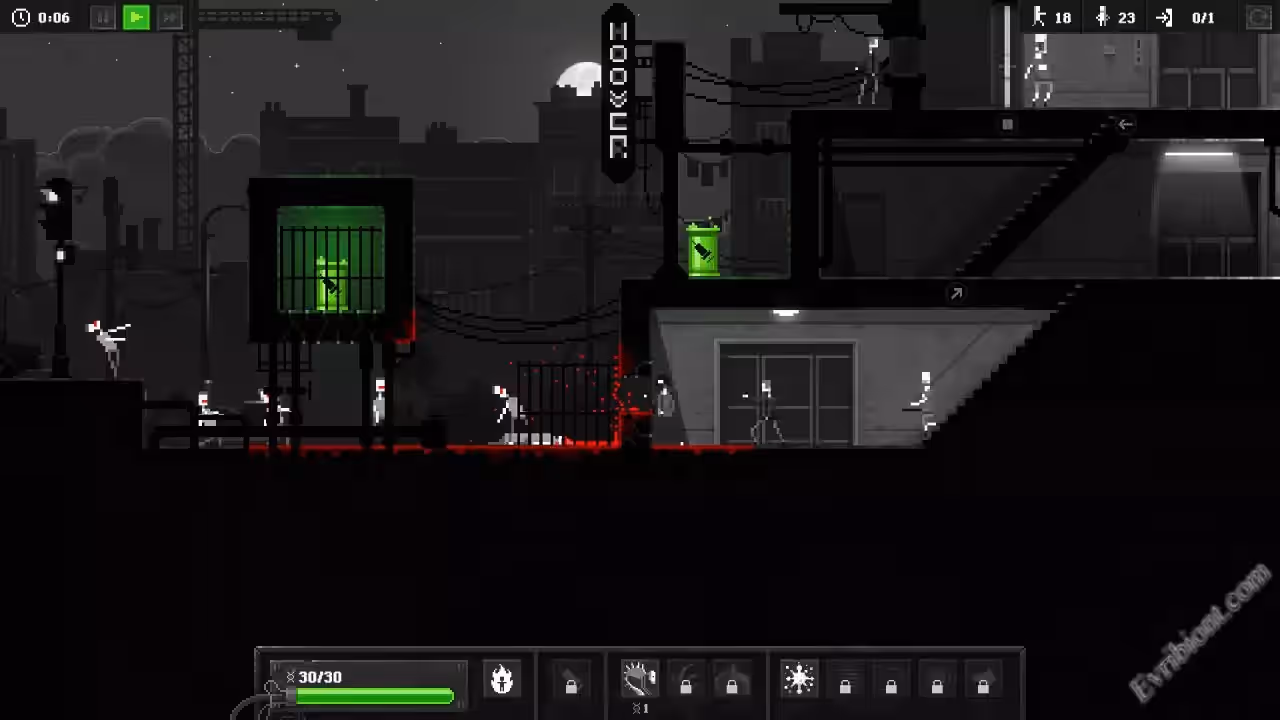Activate the white burst explosion ability
The image size is (1280, 720).
click(x=799, y=679)
